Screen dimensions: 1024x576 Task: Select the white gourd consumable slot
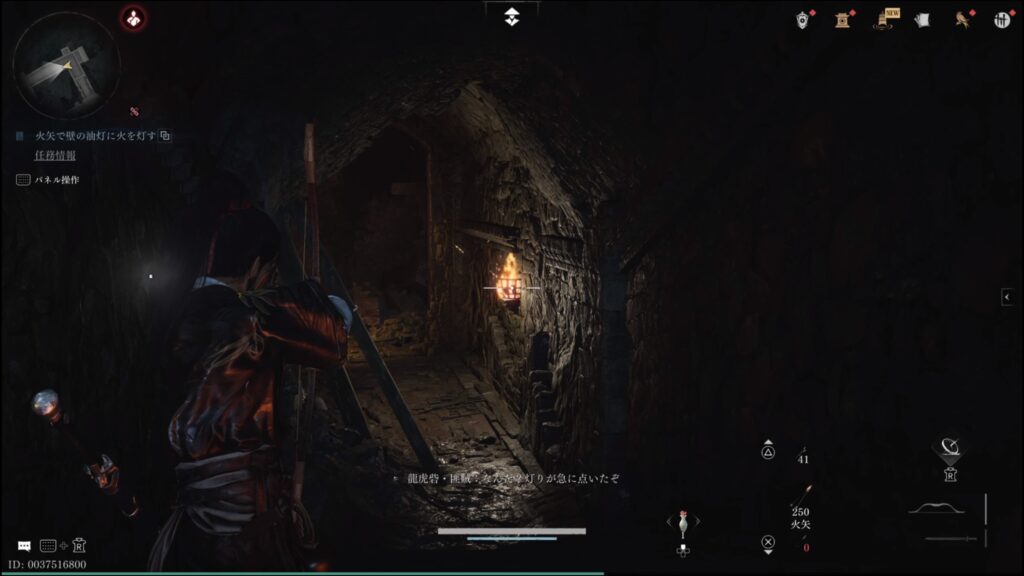pos(683,523)
